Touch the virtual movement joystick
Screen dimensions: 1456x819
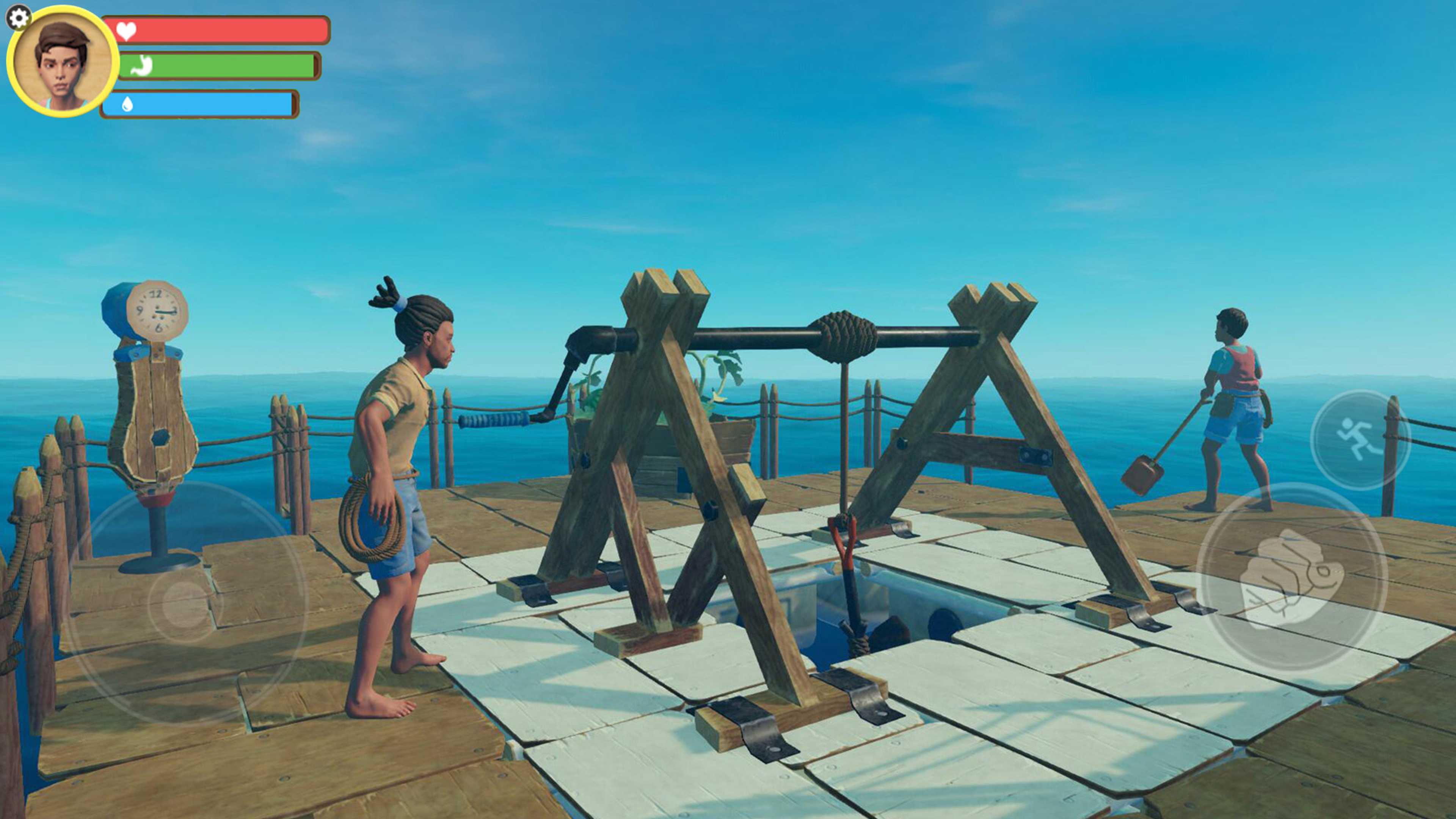point(185,603)
